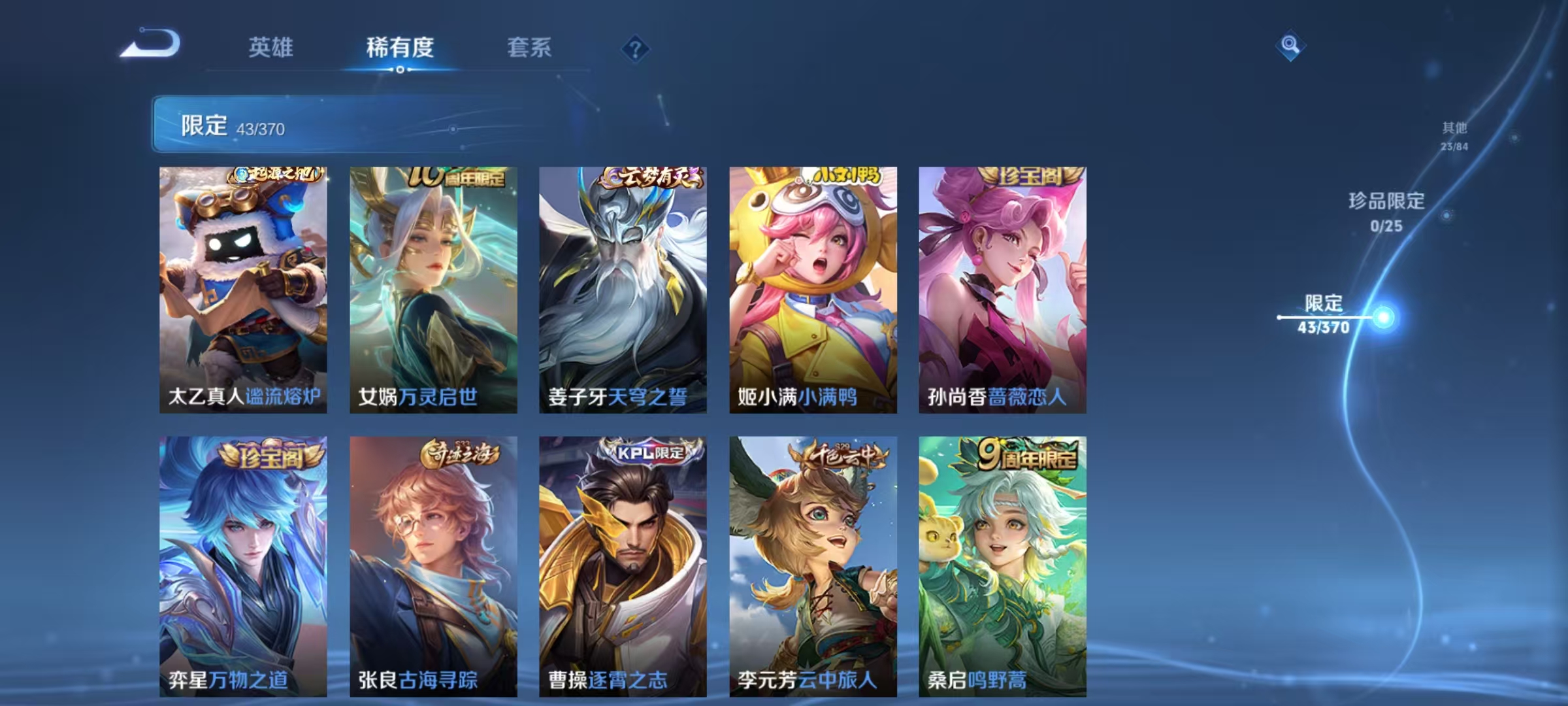Click the help question mark icon
The image size is (1568, 706).
pos(636,48)
